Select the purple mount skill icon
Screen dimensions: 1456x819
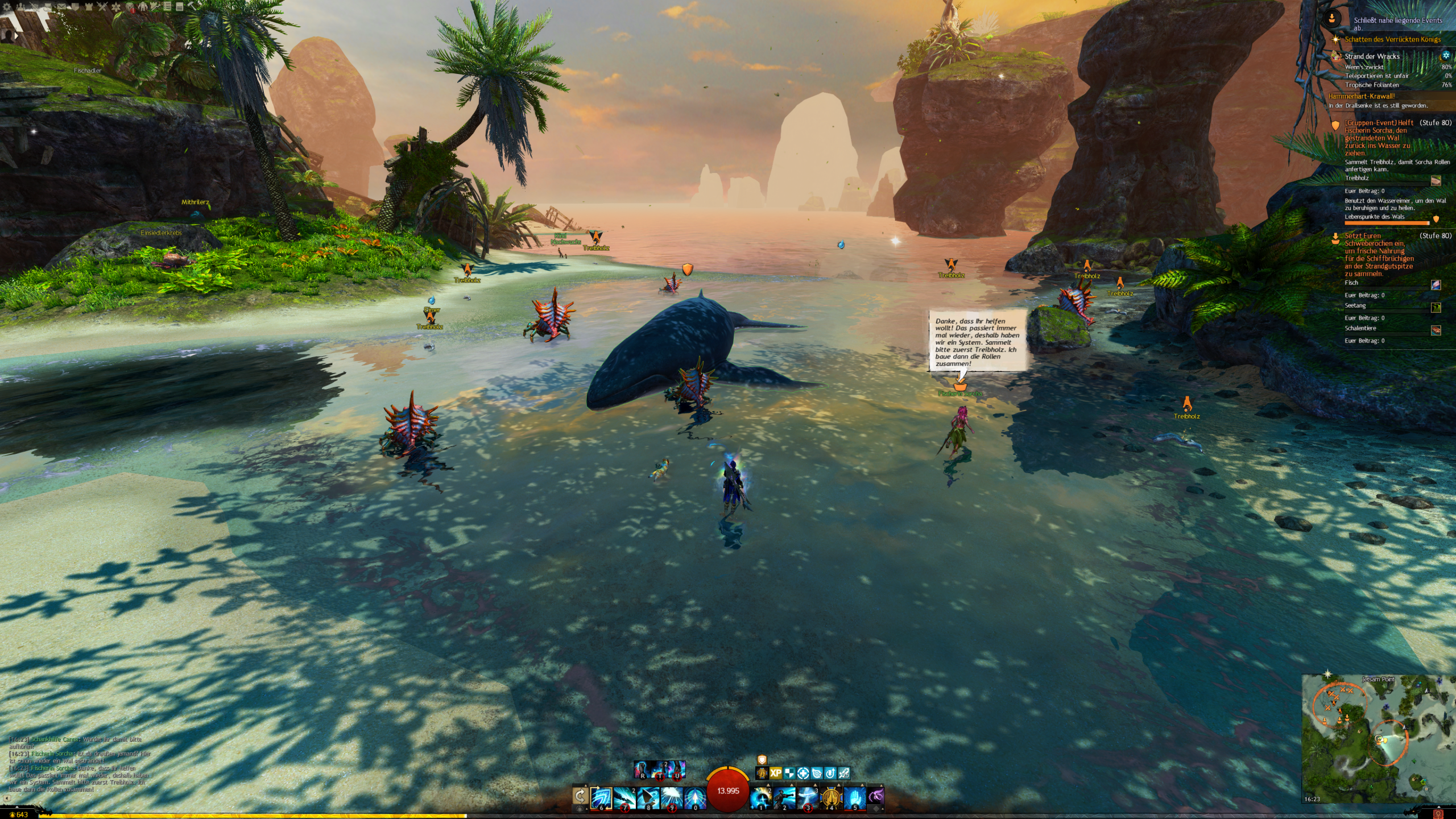pyautogui.click(x=876, y=796)
